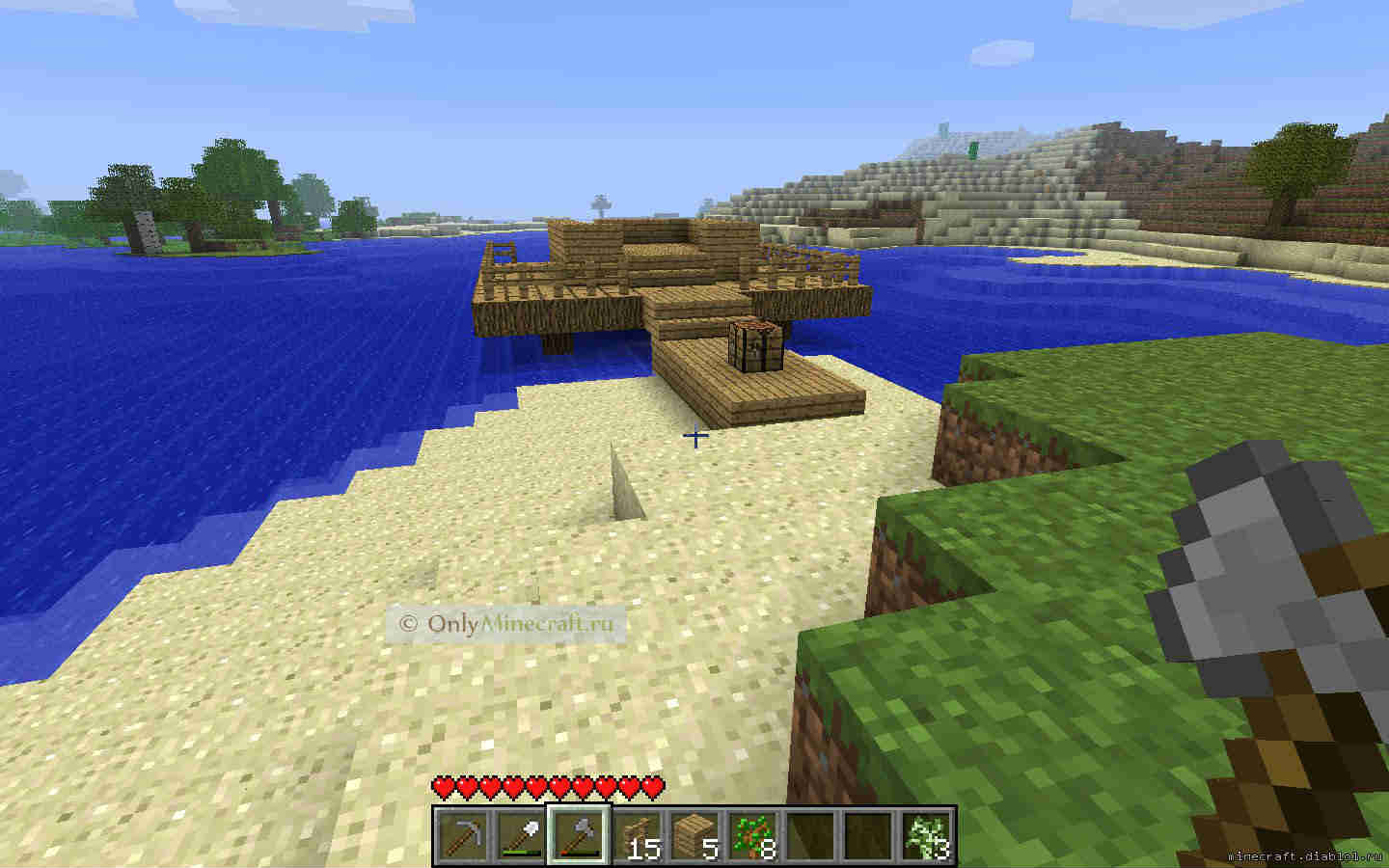Open the OnlyMinecraft.ru watermark link
The image size is (1389, 868).
coord(506,623)
